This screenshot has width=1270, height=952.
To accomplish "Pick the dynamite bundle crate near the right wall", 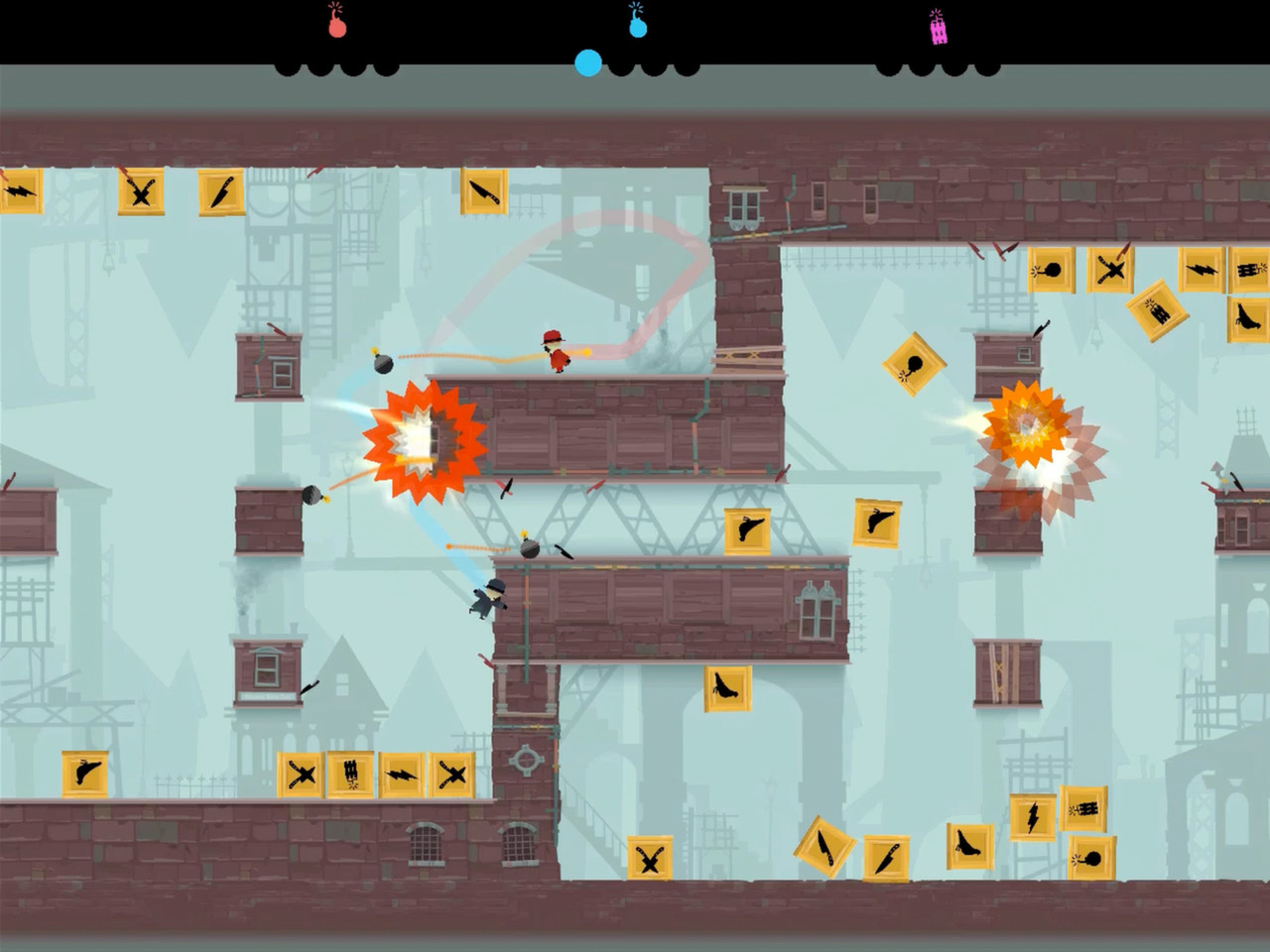I will [x=1247, y=268].
